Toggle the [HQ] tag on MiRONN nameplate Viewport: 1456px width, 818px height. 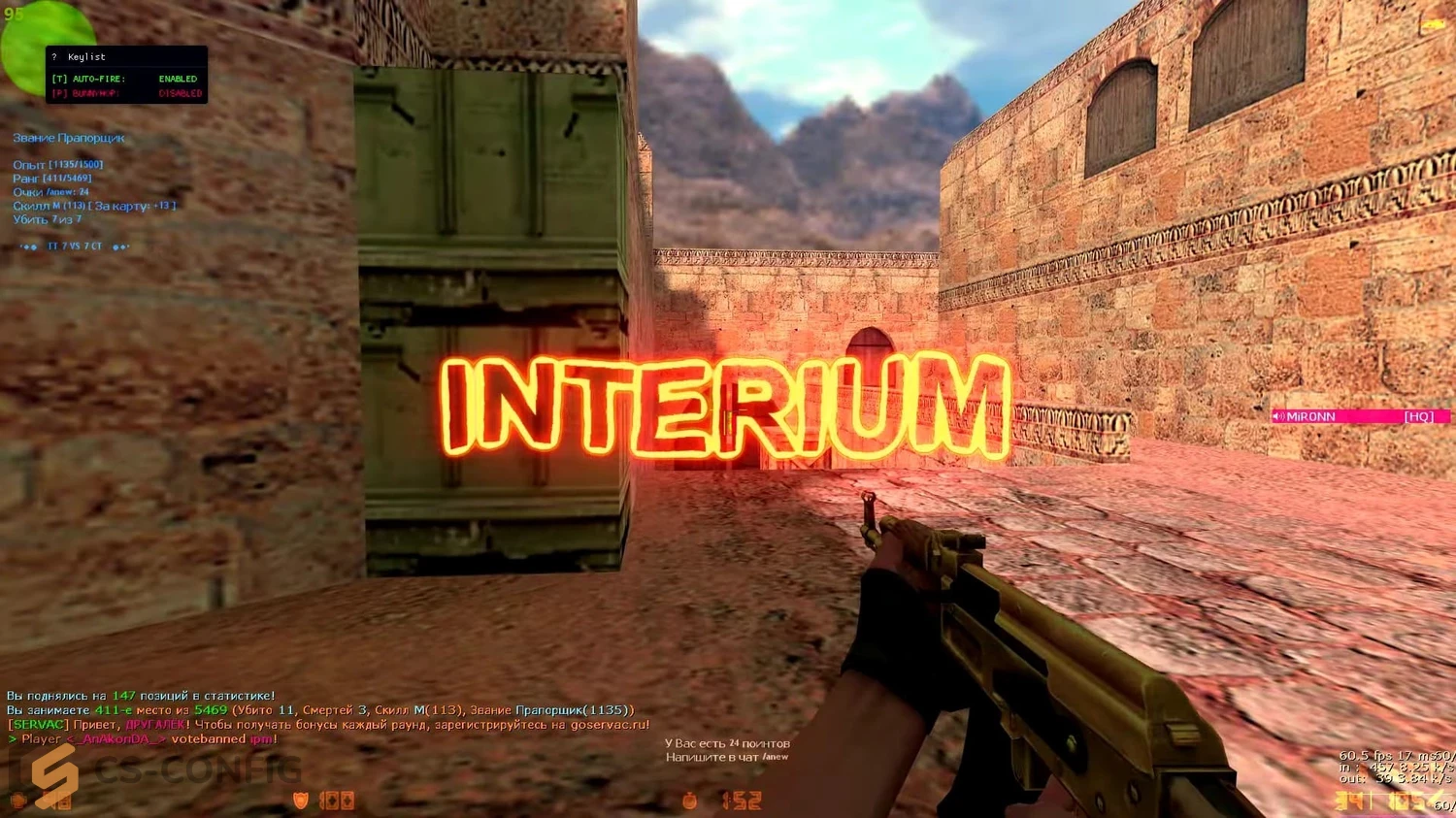pos(1418,416)
